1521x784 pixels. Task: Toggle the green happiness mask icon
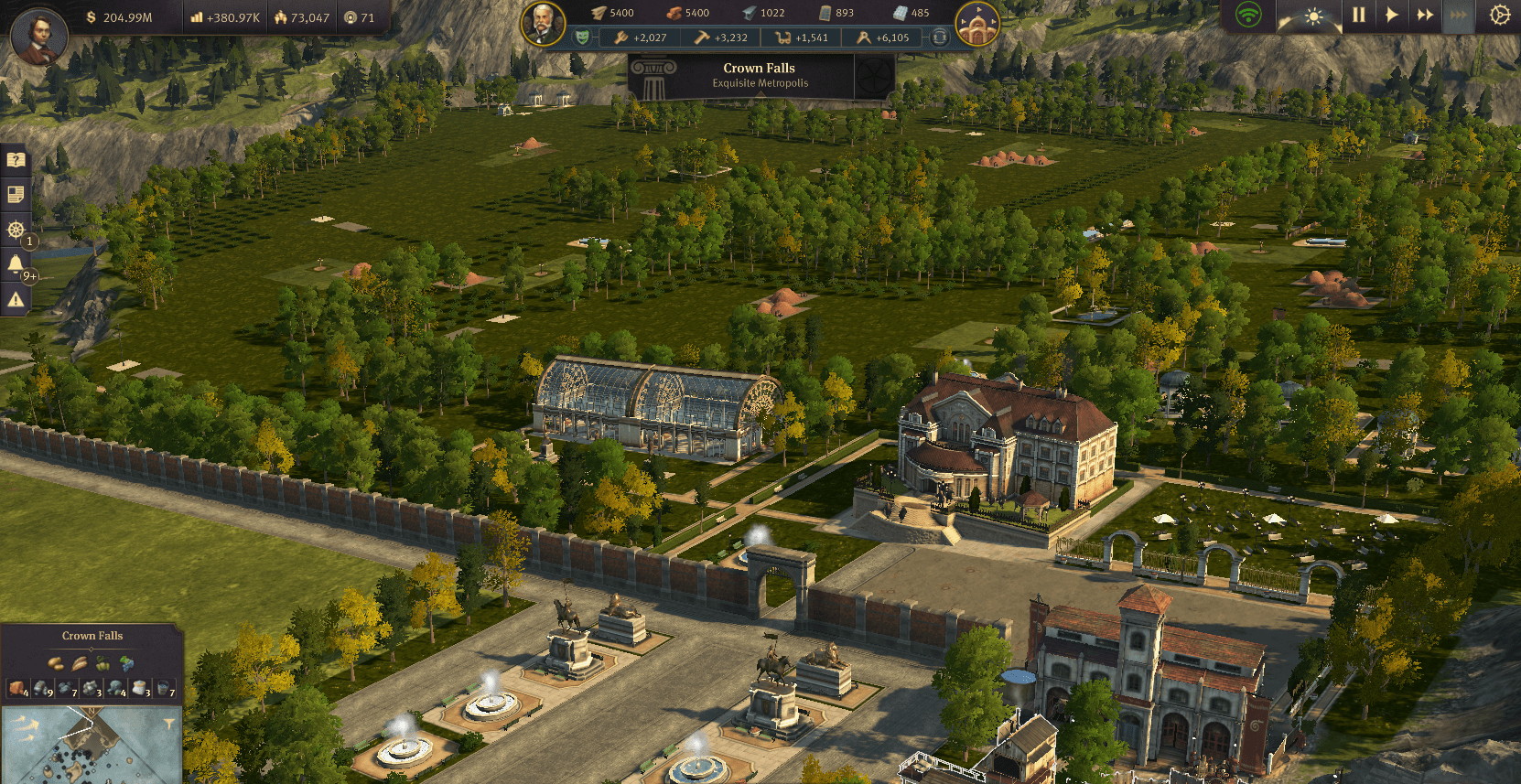point(582,38)
